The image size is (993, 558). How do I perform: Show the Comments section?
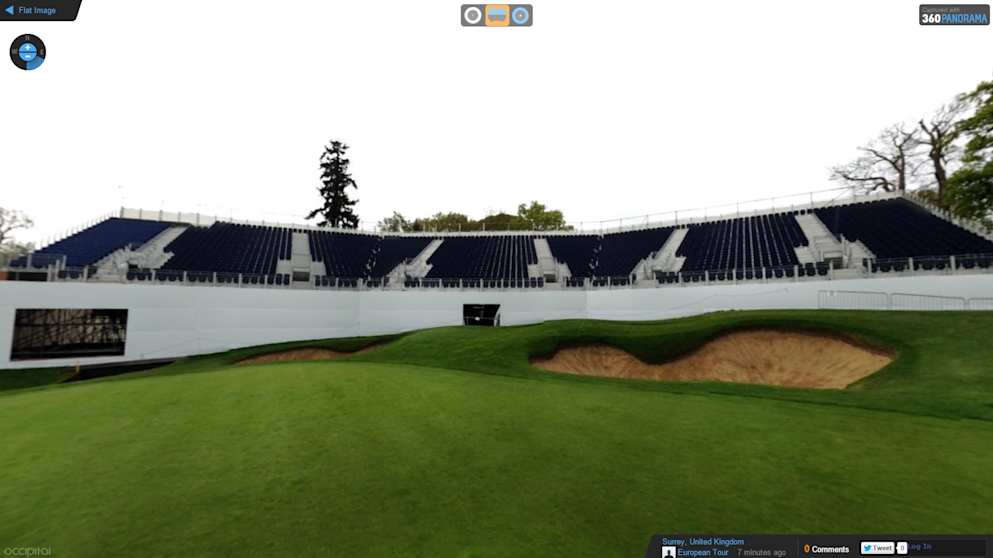[x=826, y=549]
